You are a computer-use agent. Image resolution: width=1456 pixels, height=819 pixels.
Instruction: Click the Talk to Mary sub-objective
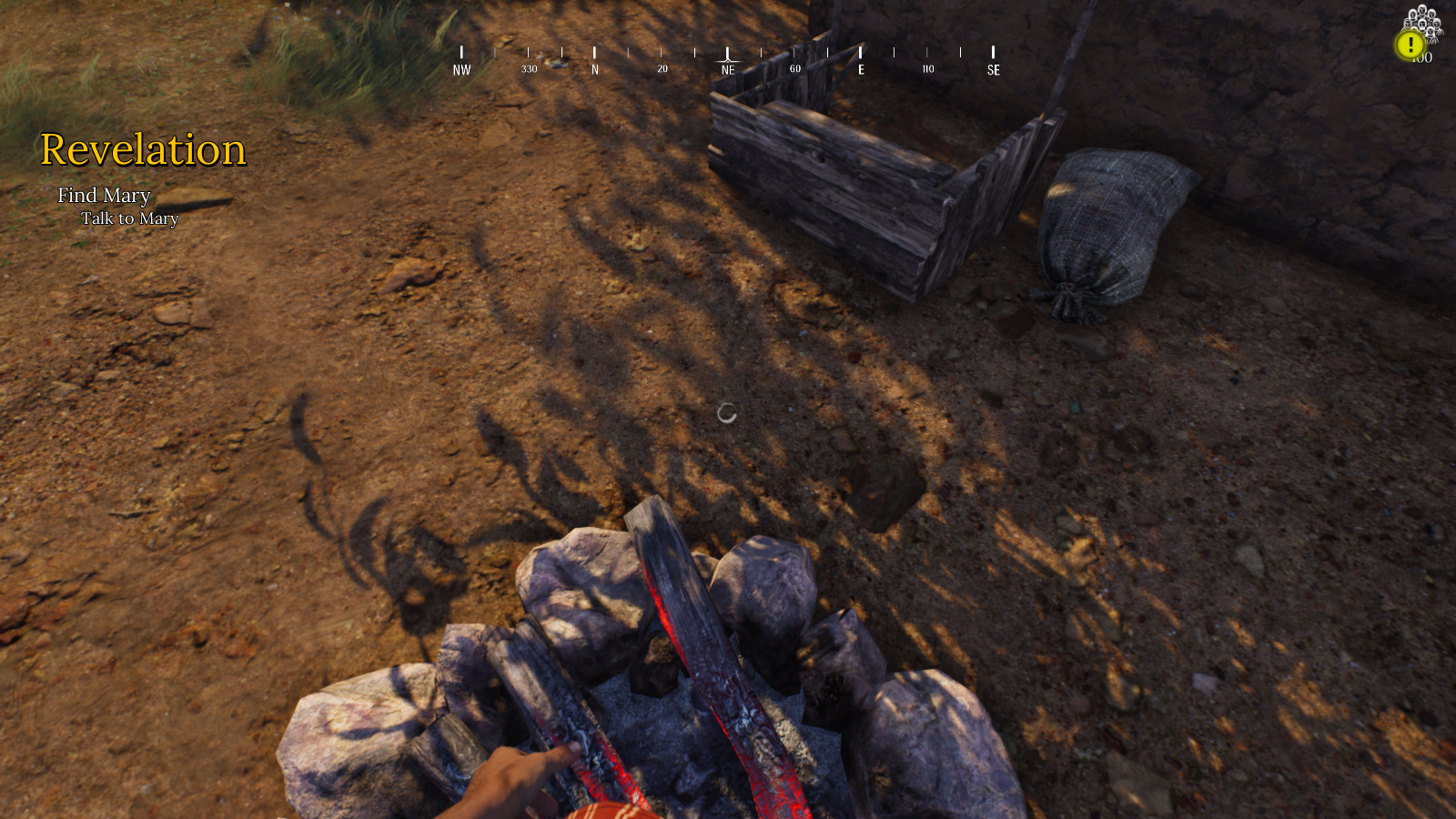click(129, 218)
